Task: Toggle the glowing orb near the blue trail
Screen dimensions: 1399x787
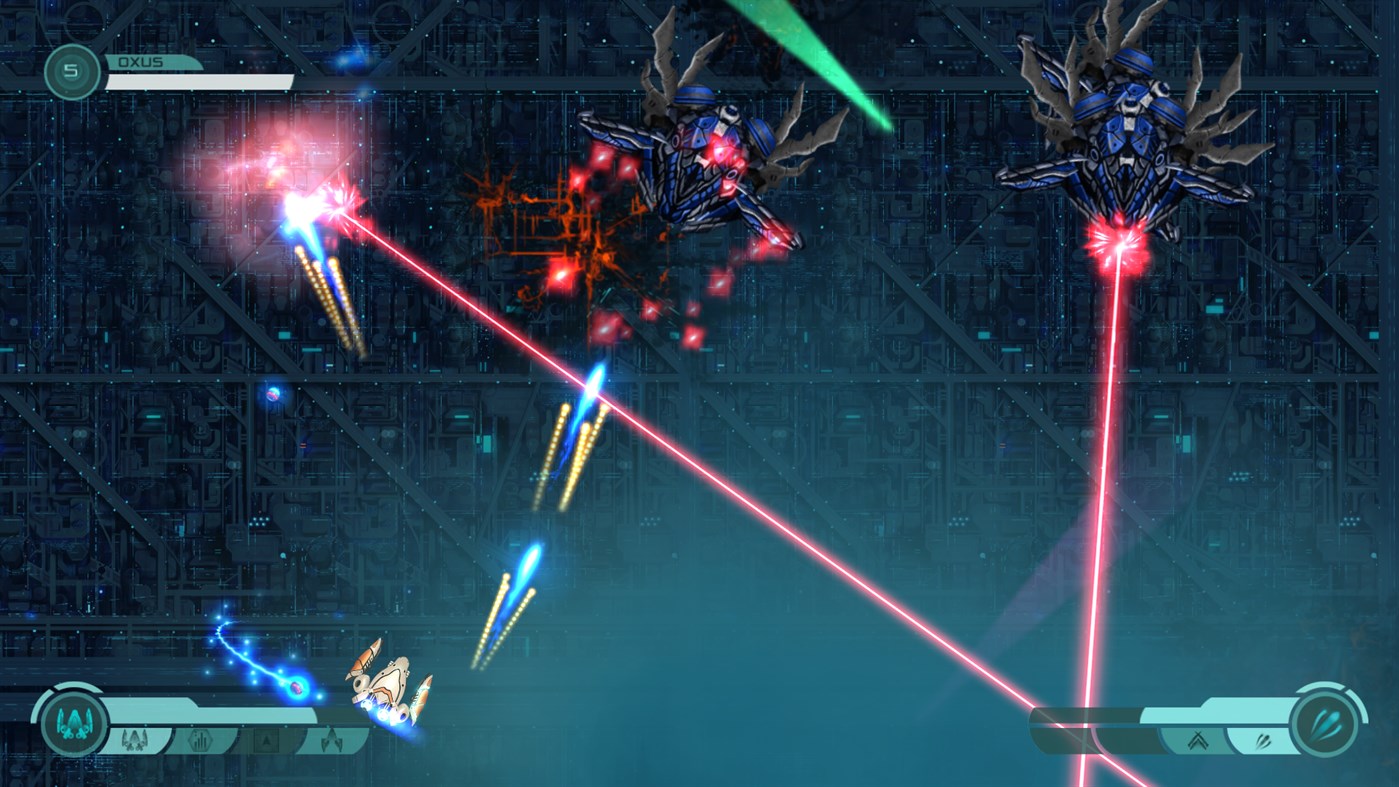Action: (x=295, y=690)
